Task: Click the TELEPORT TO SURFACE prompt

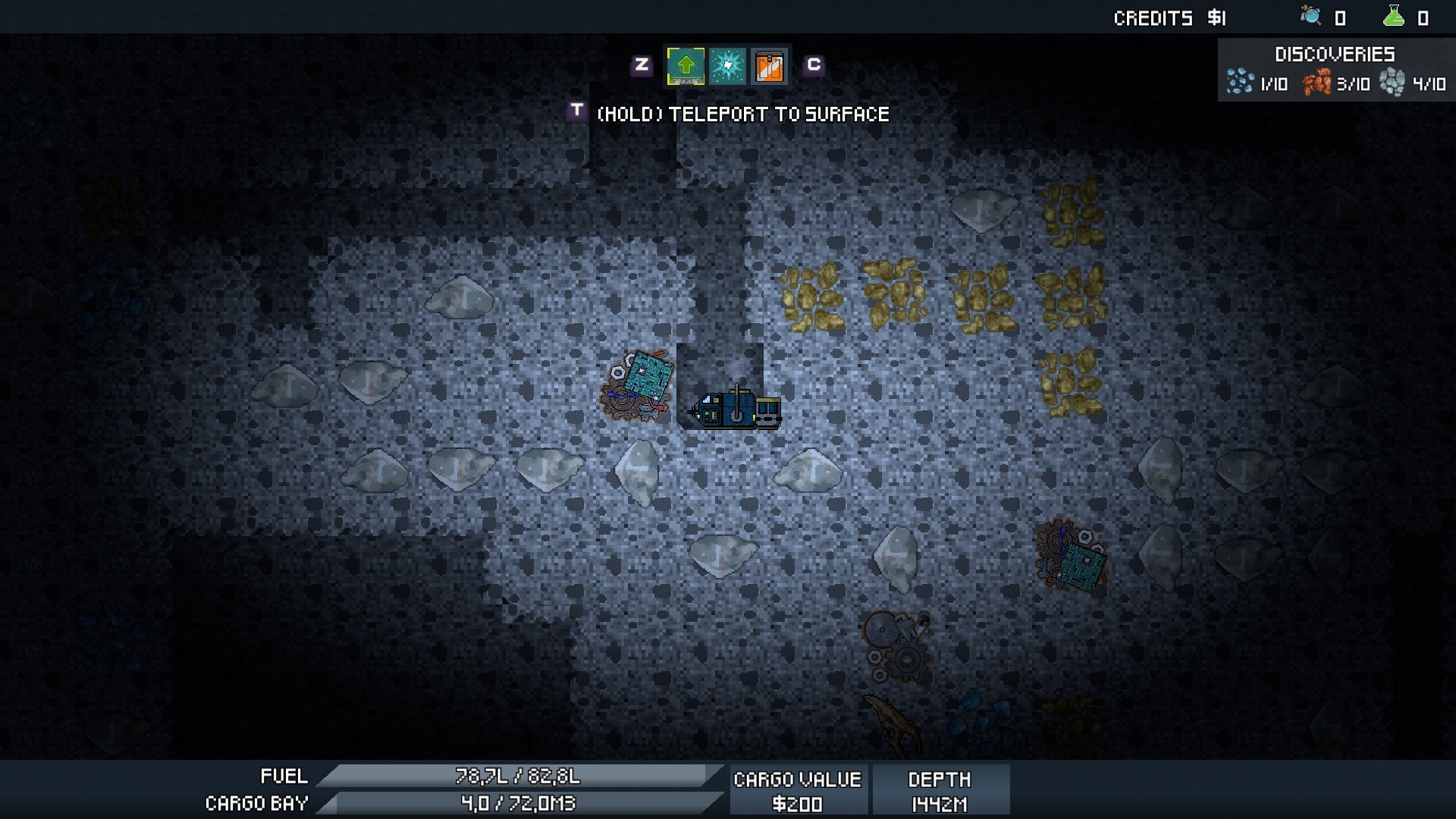Action: pos(742,114)
